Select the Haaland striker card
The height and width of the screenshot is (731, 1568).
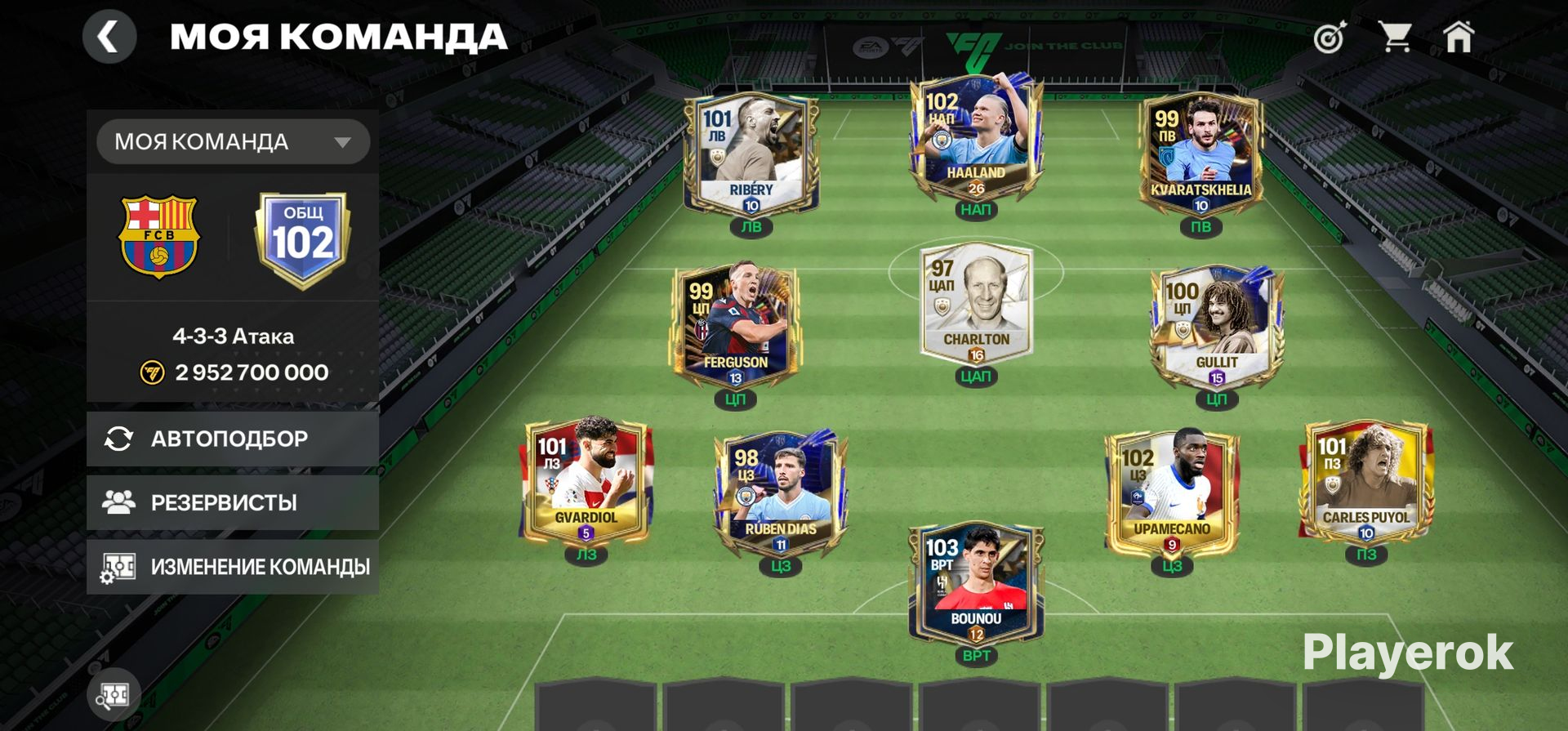coord(976,141)
